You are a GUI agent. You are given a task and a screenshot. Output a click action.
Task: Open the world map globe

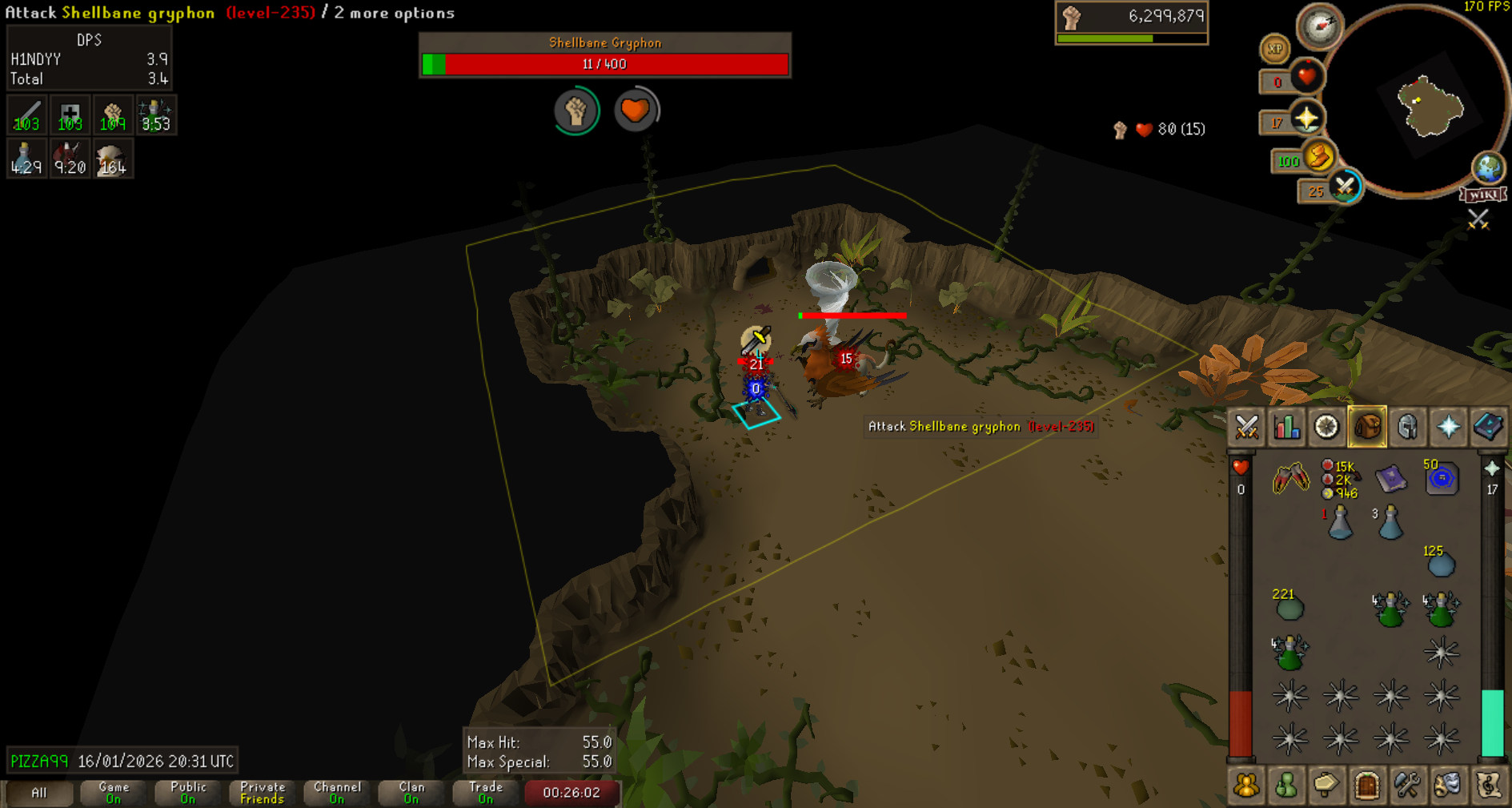pos(1488,167)
